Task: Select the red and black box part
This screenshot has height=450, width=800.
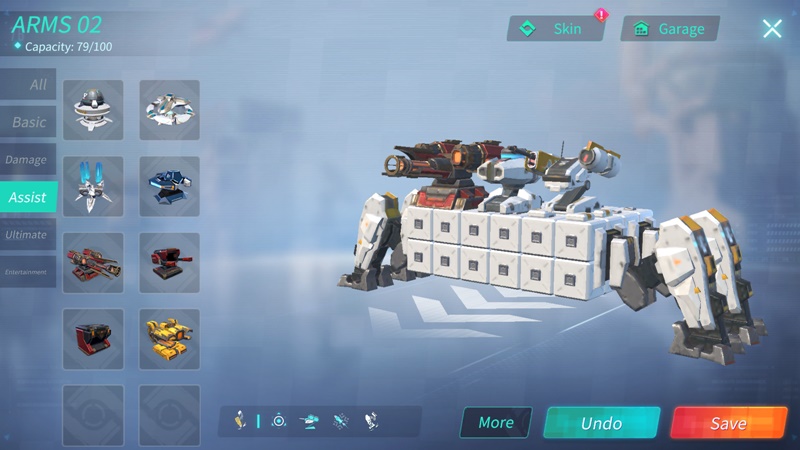Action: coord(93,339)
